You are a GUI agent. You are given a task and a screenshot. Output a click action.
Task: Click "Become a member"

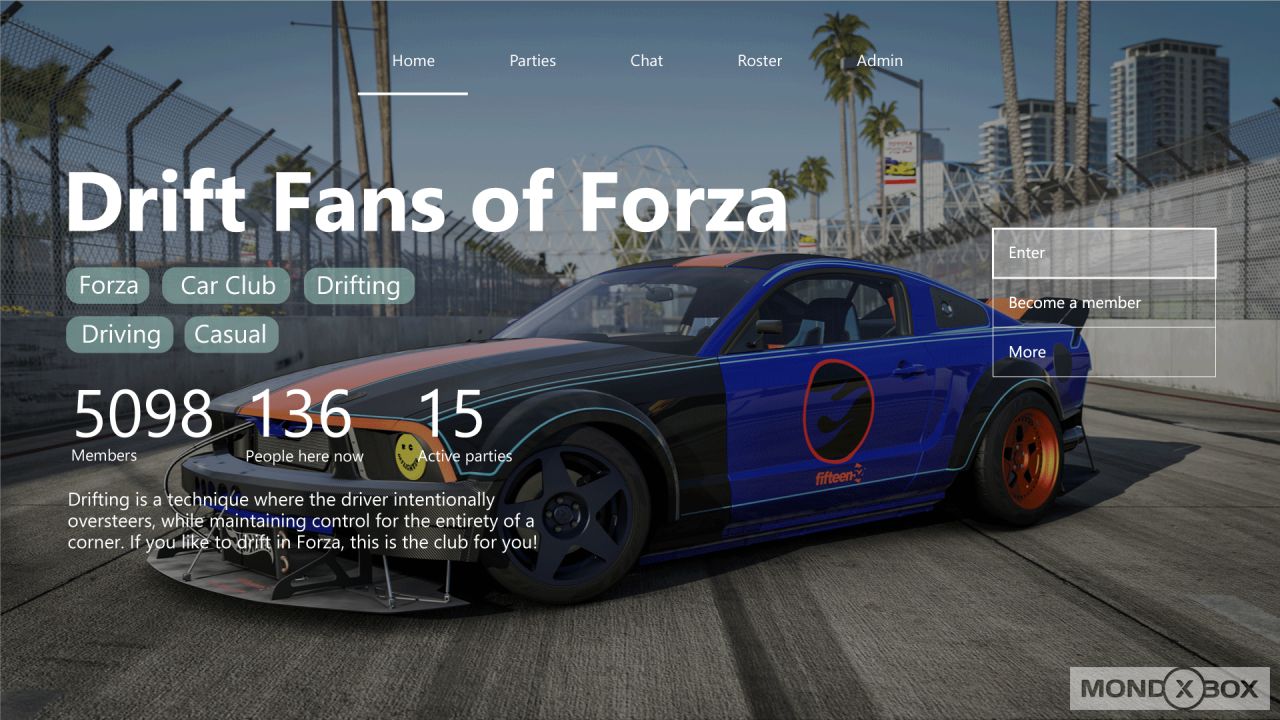[x=1103, y=302]
